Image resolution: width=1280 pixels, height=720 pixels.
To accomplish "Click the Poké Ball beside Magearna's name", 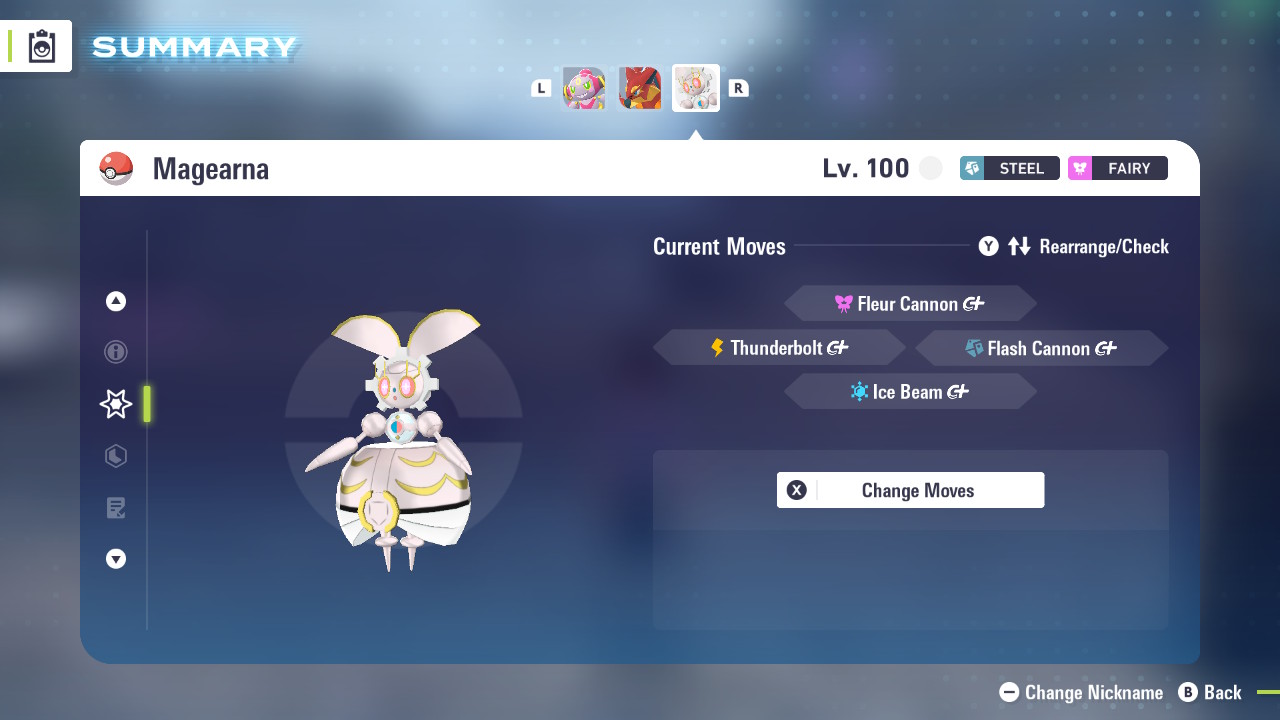I will (x=117, y=168).
